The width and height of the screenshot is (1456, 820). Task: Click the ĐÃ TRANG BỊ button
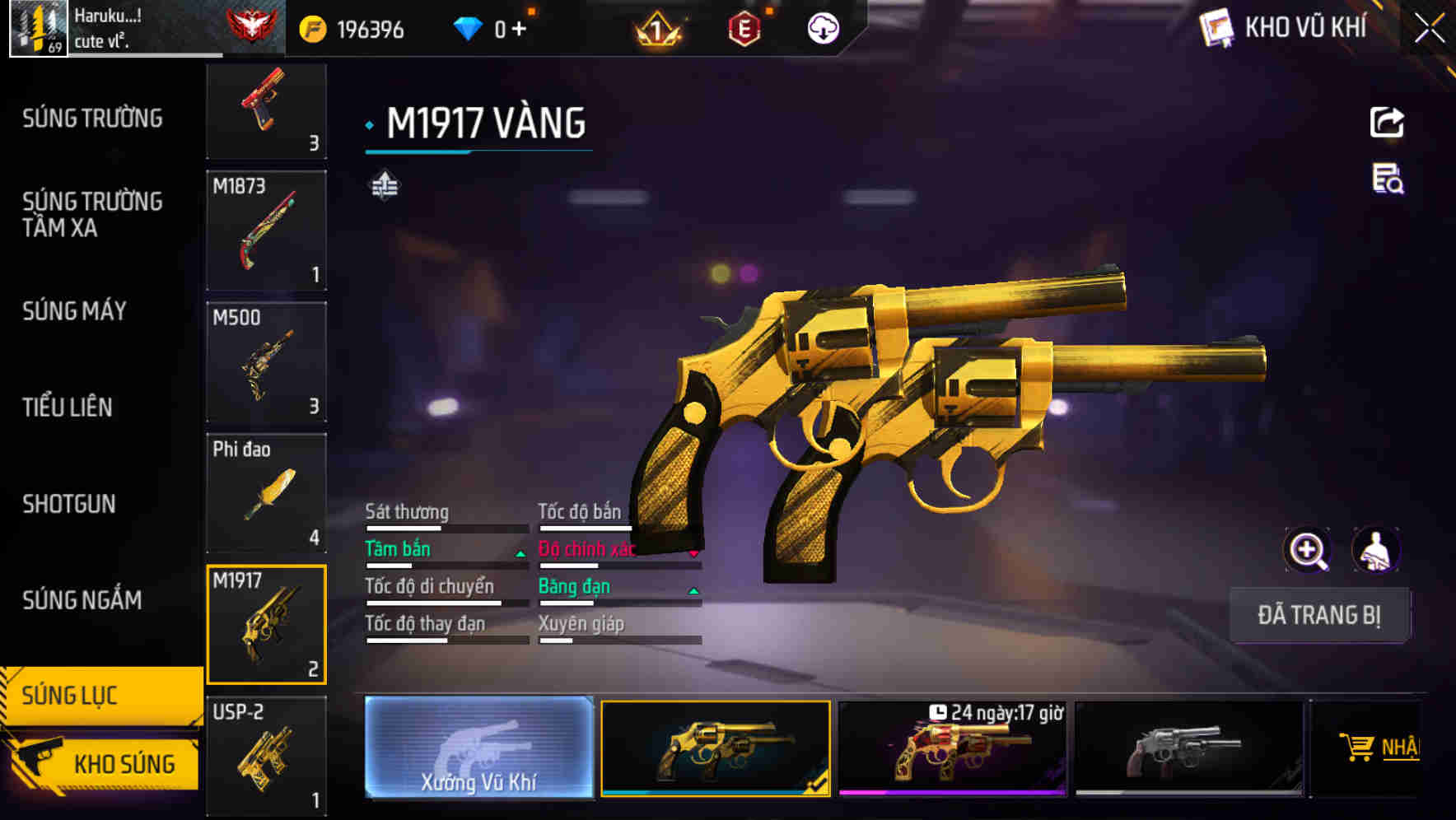[x=1318, y=615]
